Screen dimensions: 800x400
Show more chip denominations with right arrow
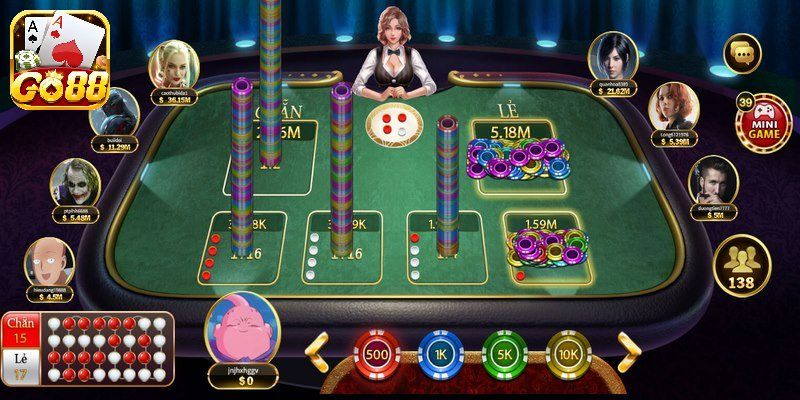click(627, 351)
